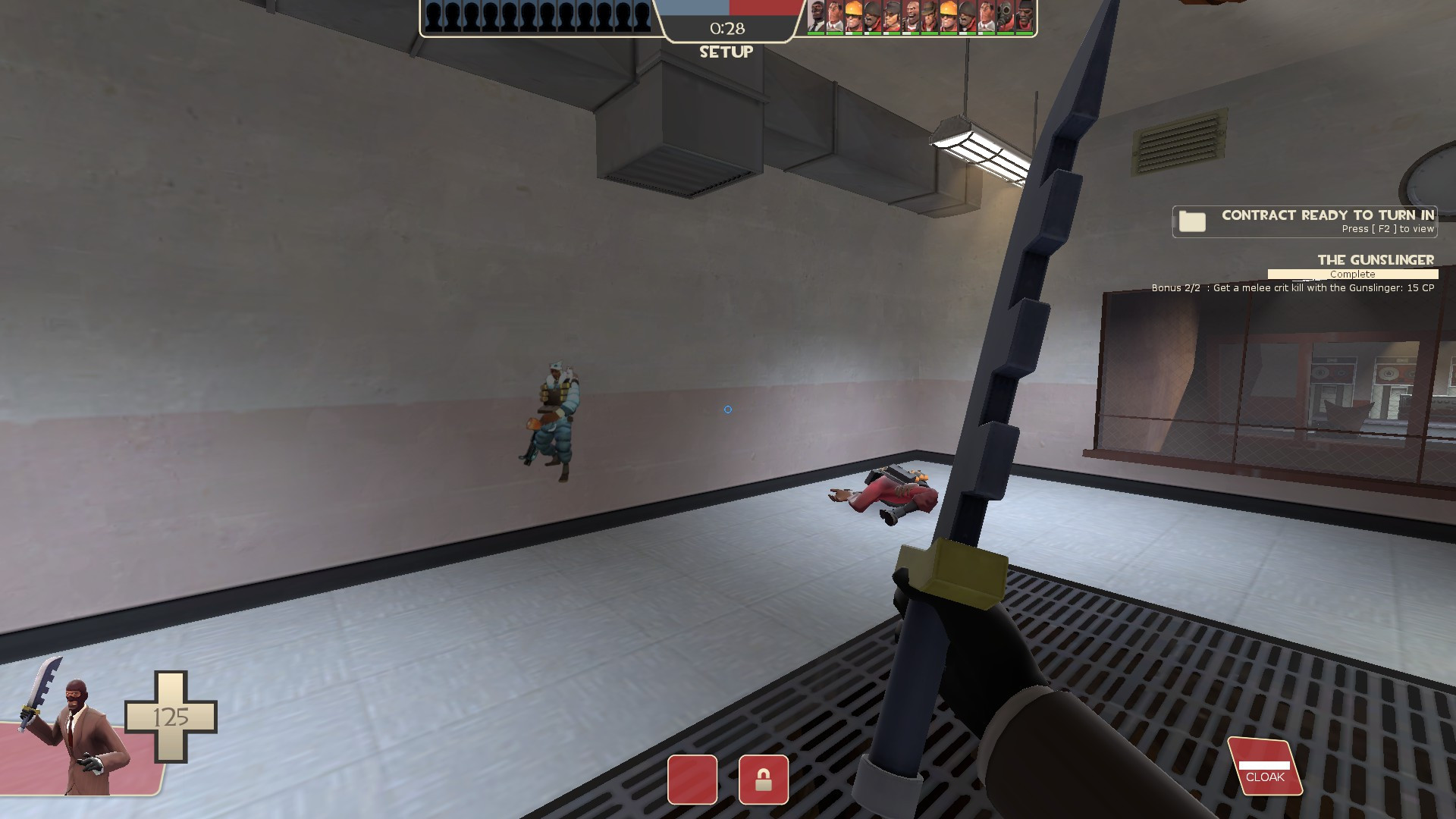Select the Spy portrait in the class list

click(817, 19)
